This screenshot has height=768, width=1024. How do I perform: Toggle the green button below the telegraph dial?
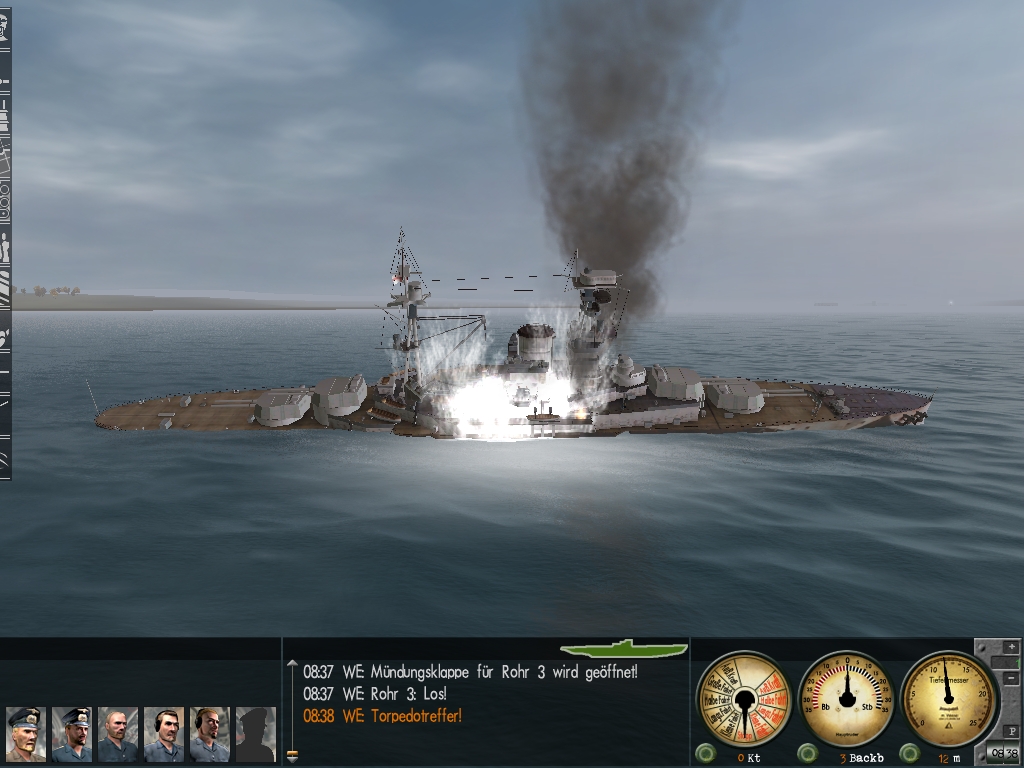pyautogui.click(x=705, y=753)
